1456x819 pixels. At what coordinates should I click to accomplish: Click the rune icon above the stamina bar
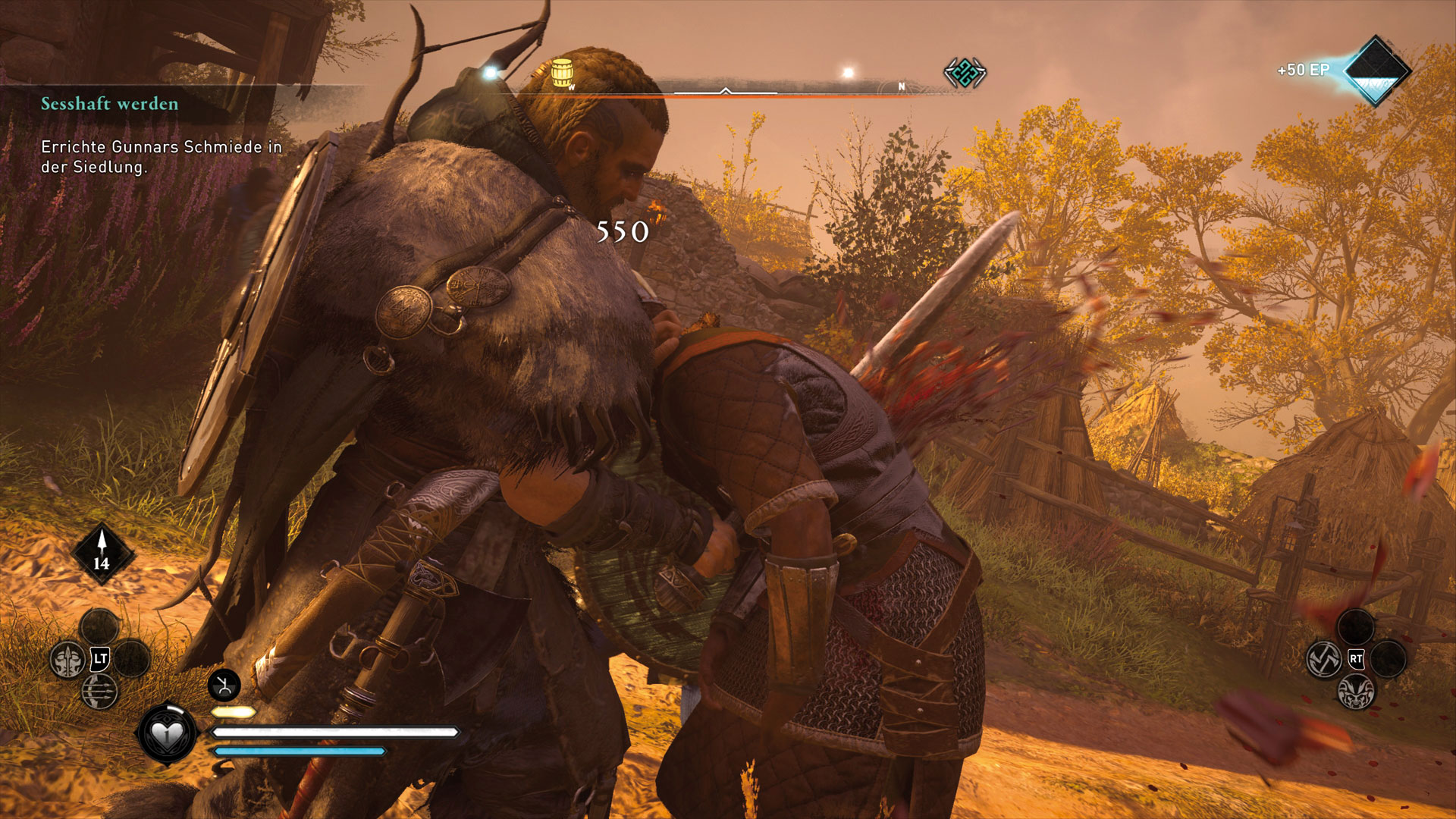pyautogui.click(x=224, y=686)
